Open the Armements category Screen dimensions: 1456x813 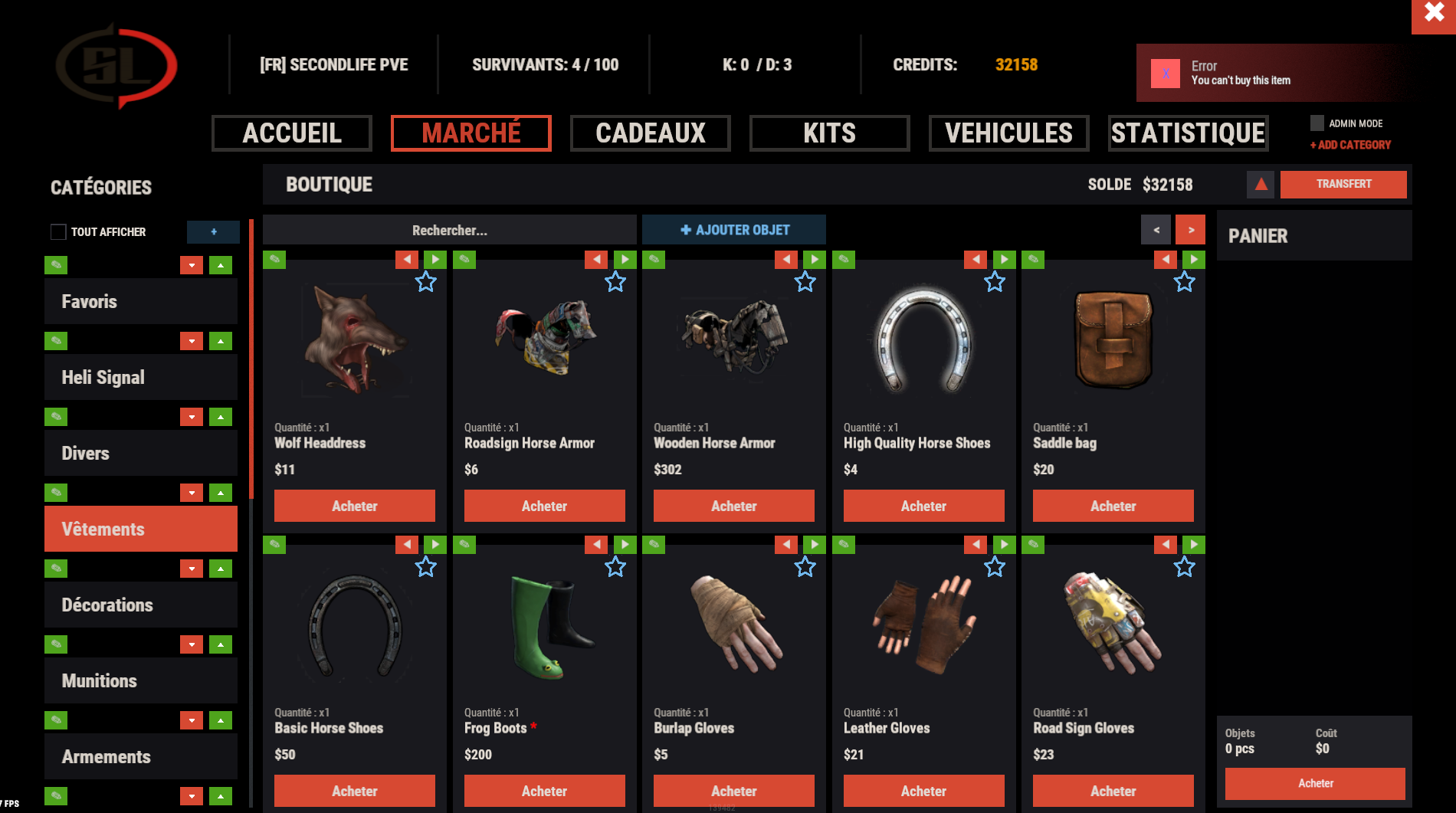(x=141, y=756)
